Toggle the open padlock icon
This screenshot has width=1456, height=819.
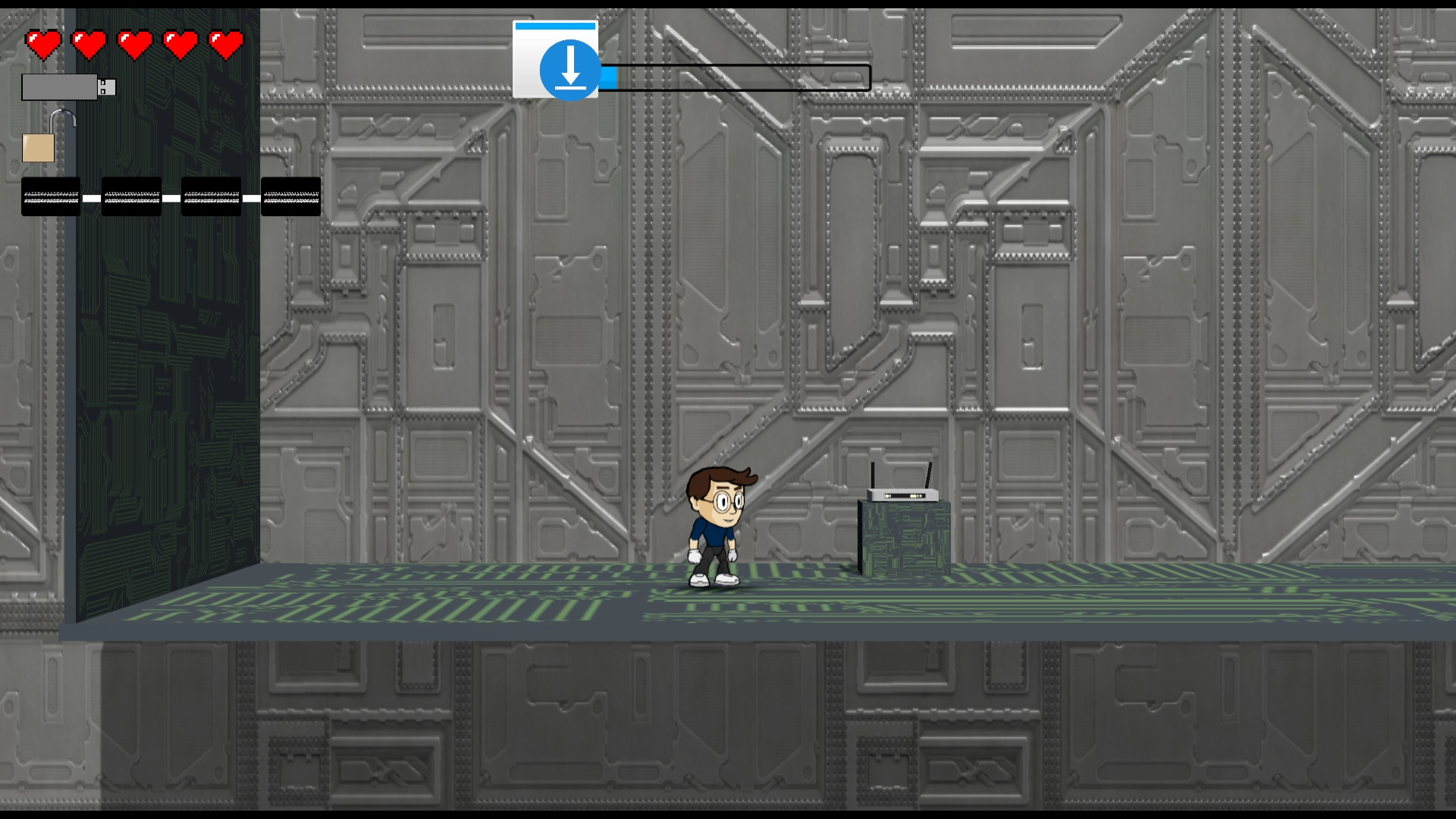click(x=39, y=146)
